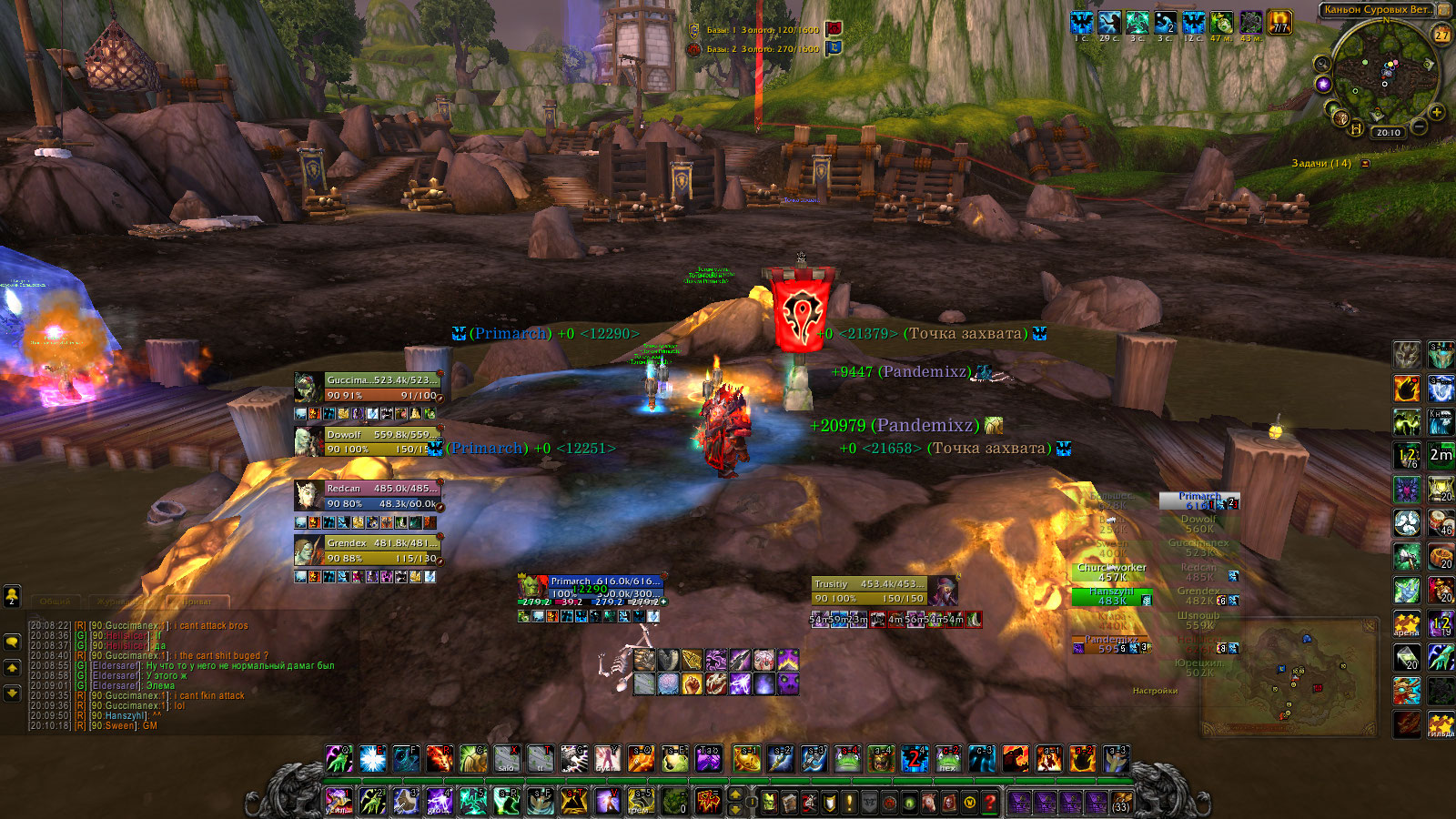Activate the red number 2 action slot

(915, 759)
